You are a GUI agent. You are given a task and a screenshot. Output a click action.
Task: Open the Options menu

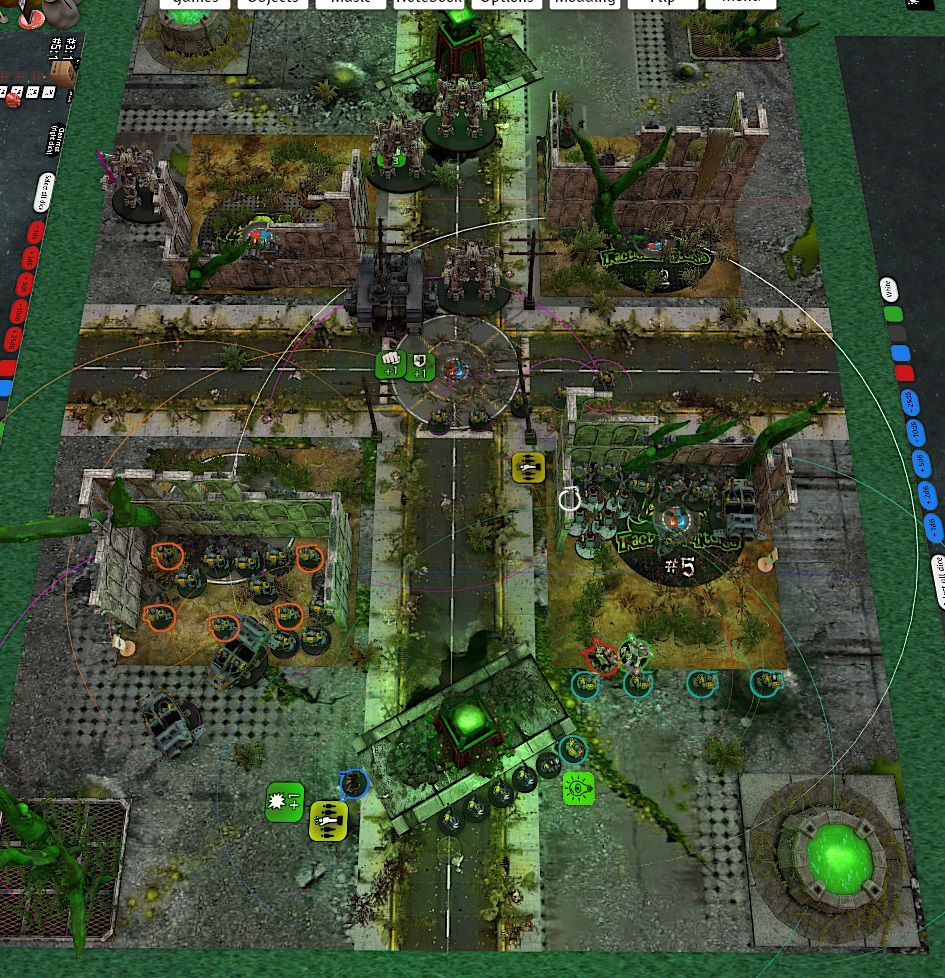coord(506,3)
